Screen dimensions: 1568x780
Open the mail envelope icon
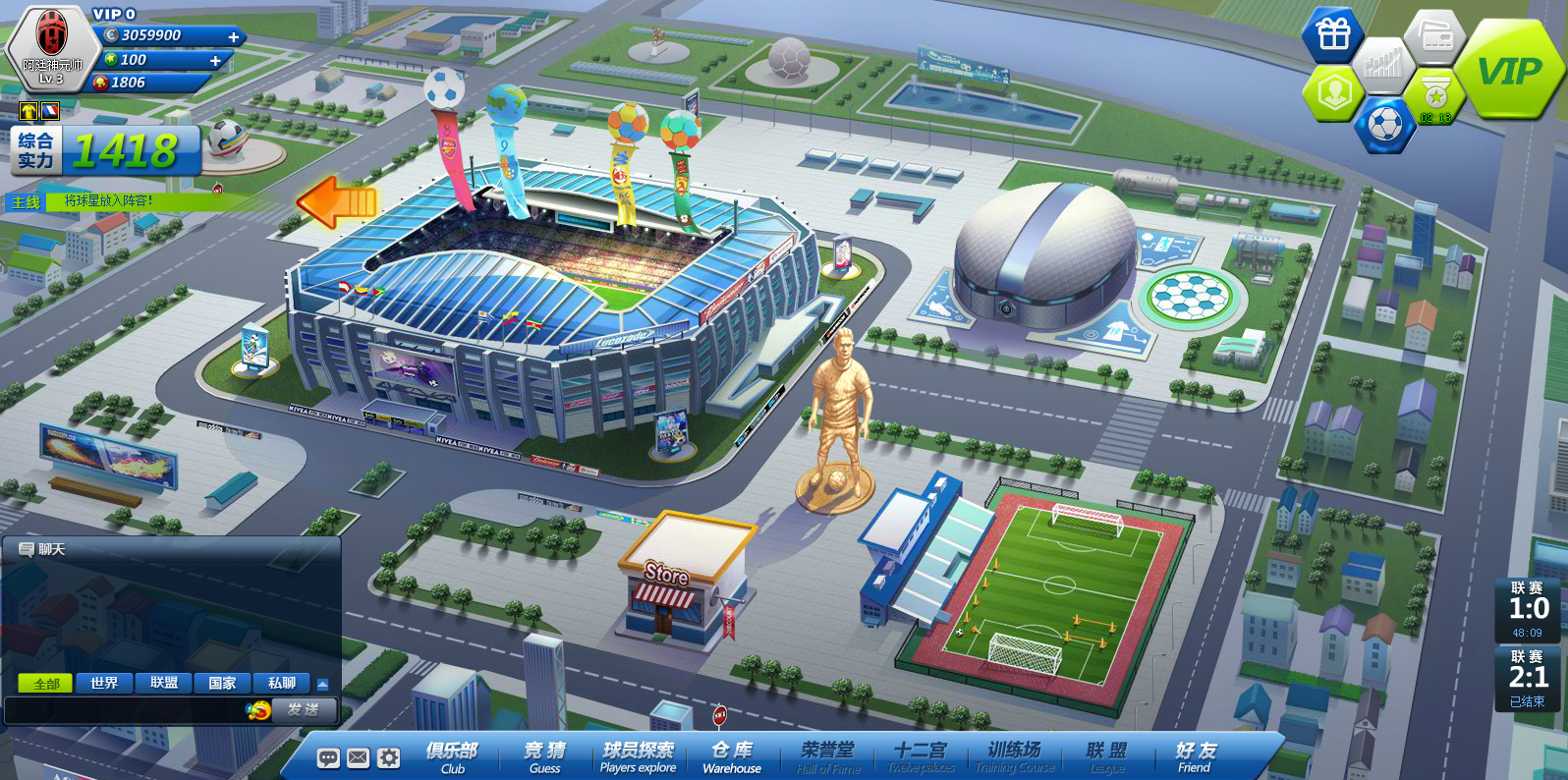[359, 757]
